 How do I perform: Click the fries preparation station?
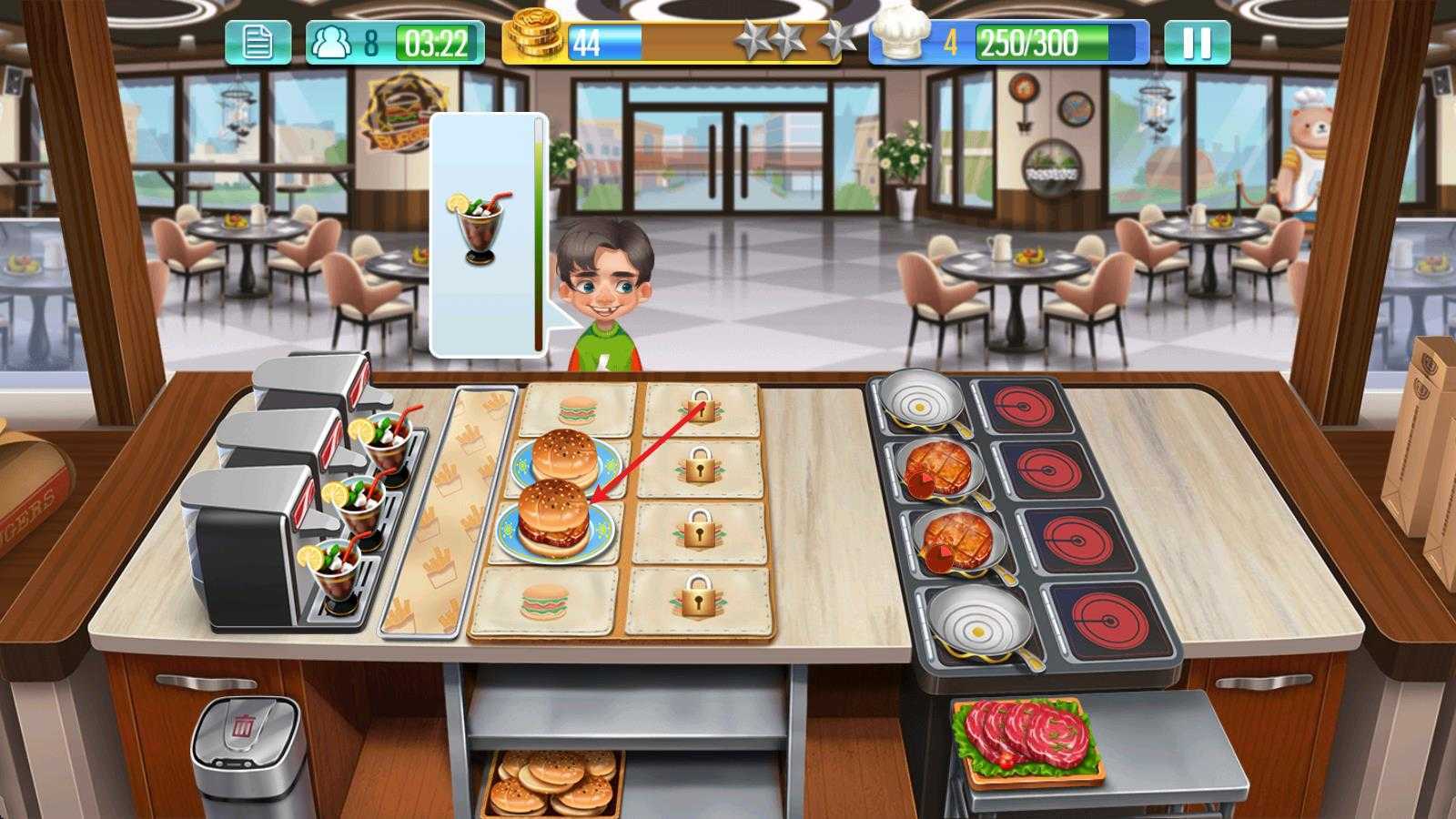(x=455, y=510)
